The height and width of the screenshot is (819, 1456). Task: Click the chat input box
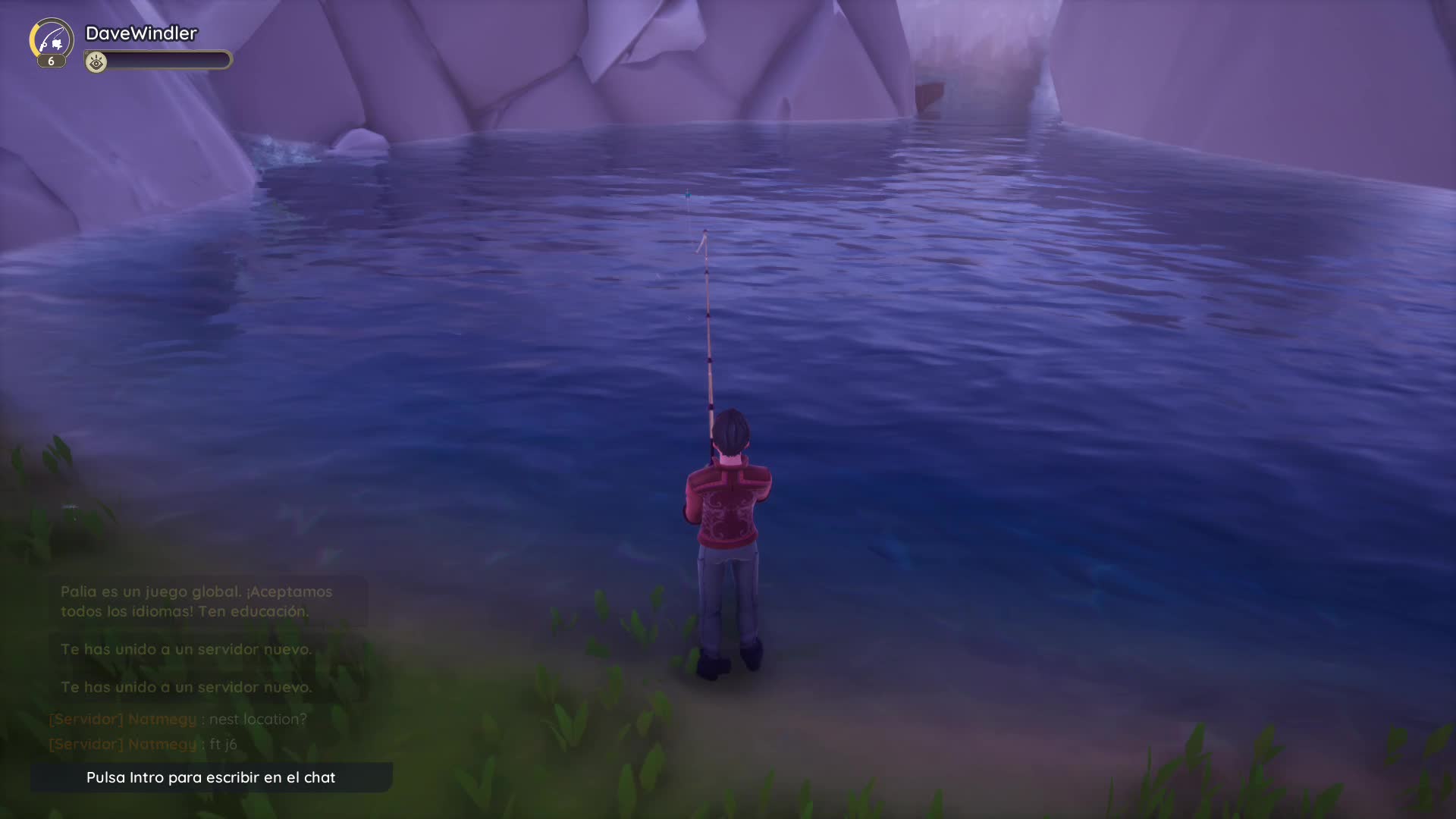pyautogui.click(x=211, y=777)
